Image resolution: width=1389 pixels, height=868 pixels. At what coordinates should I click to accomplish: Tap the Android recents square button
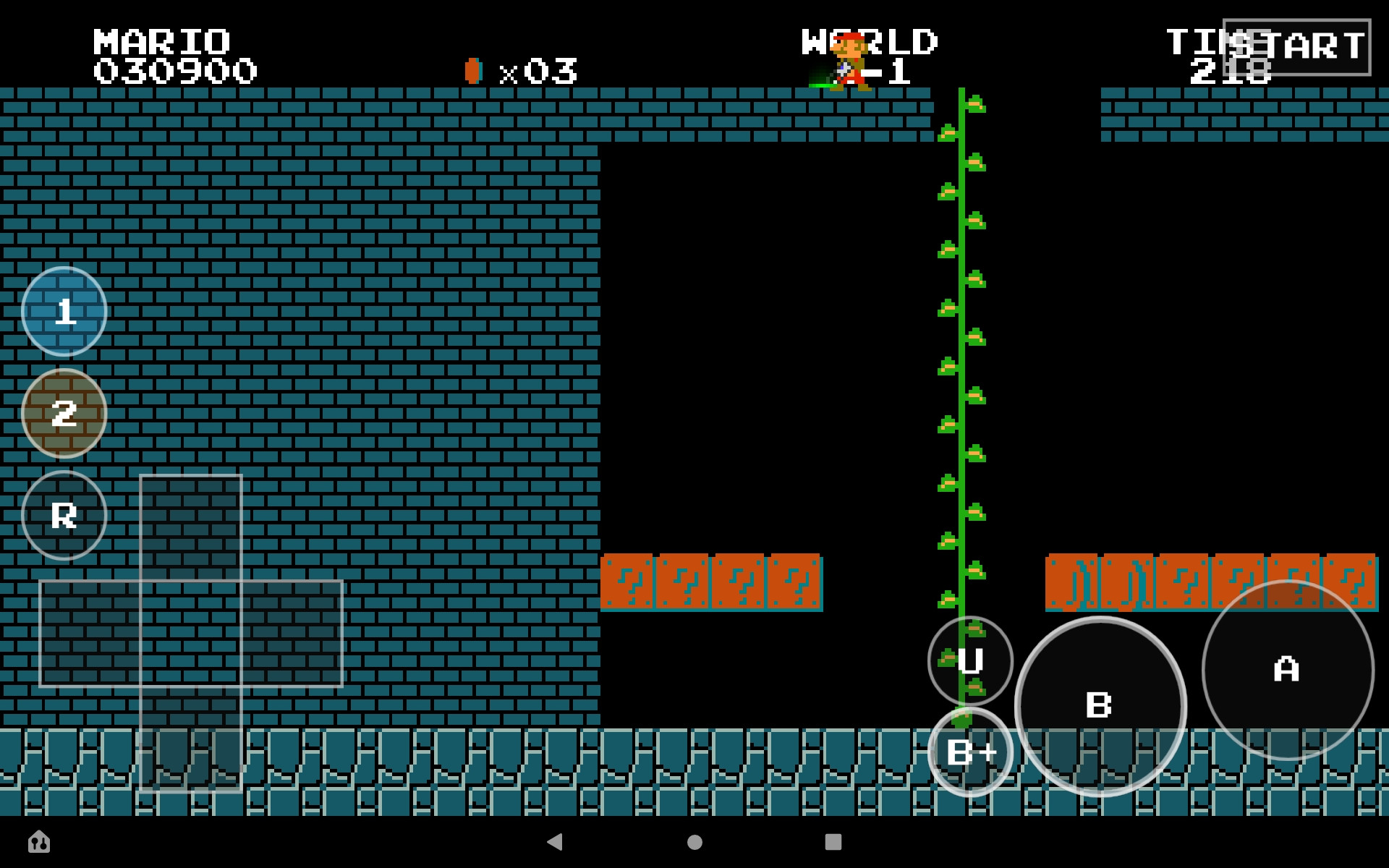click(833, 843)
